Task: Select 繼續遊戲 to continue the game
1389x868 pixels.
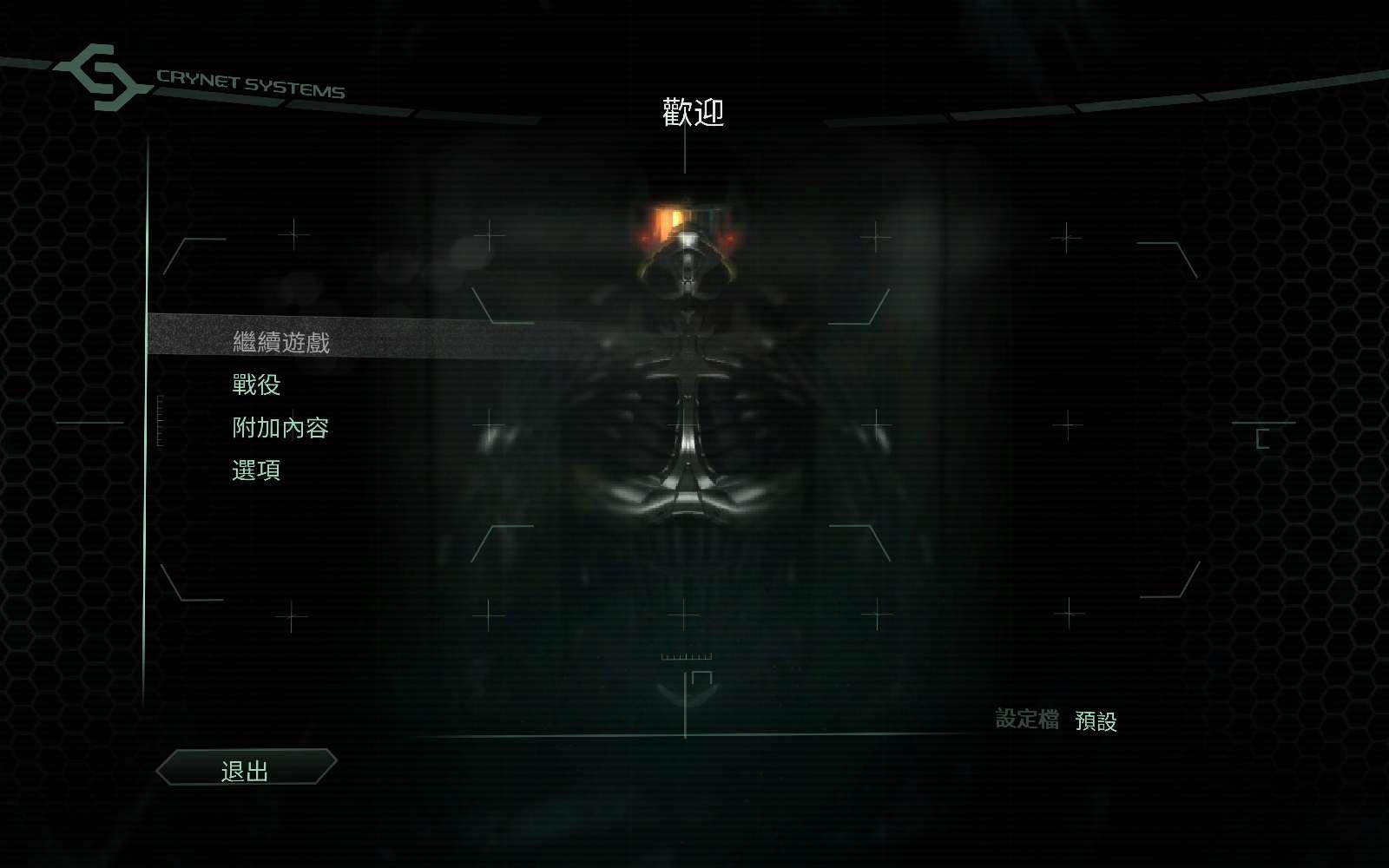Action: (281, 342)
